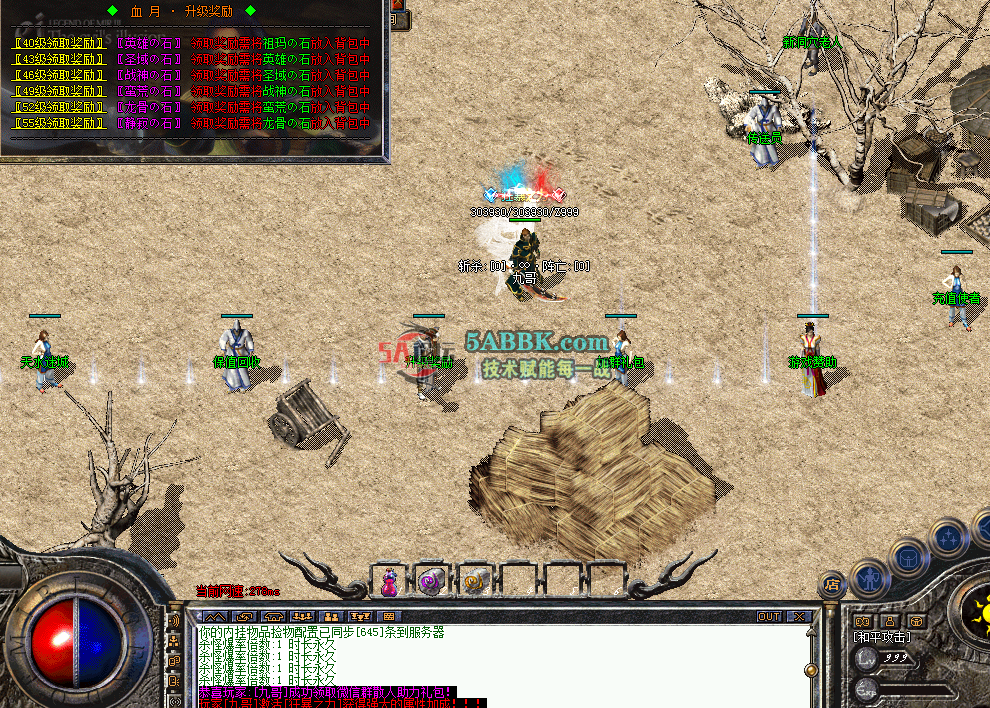
Task: Open the shop with the 店 button
Action: coord(831,584)
